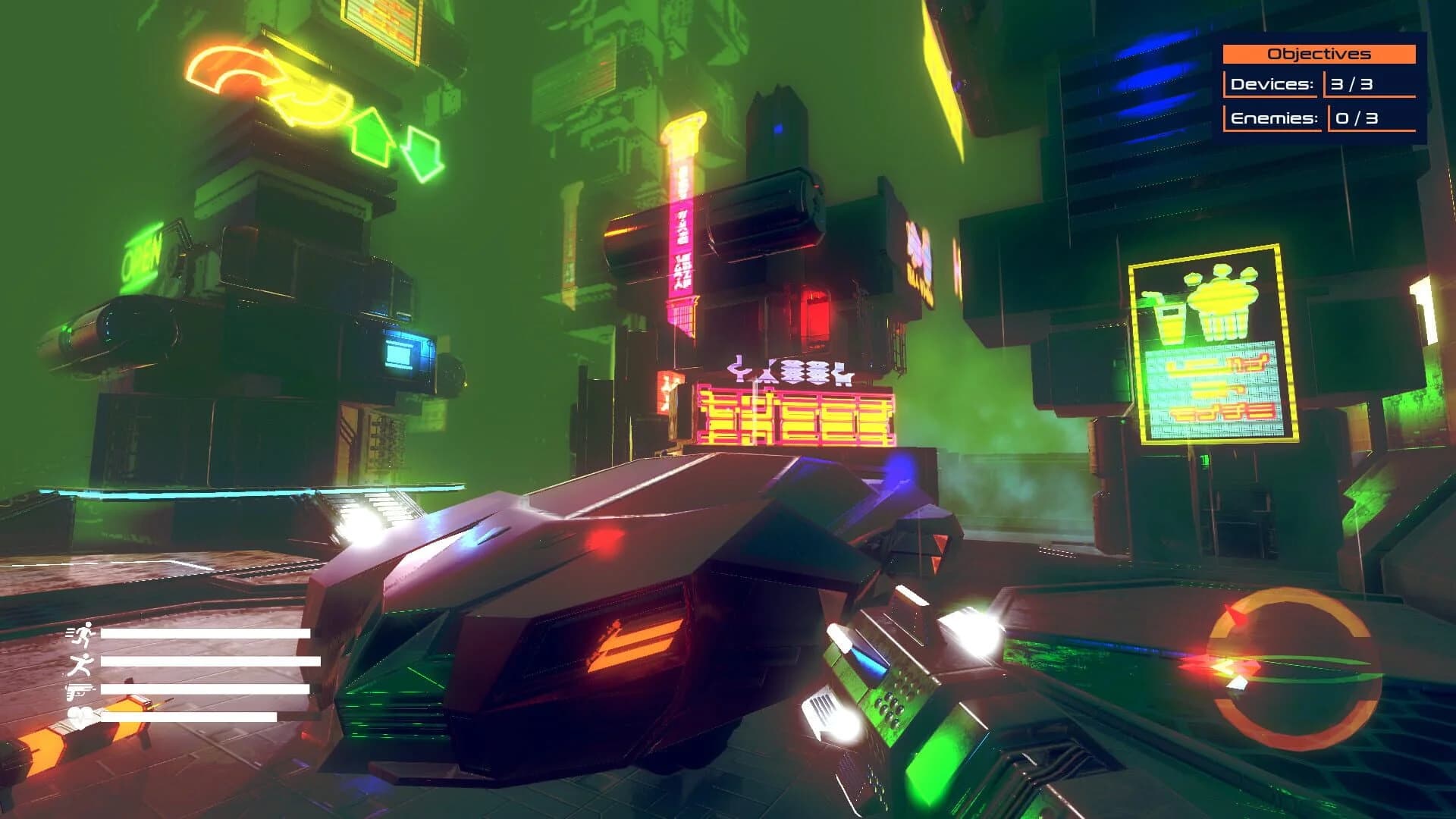Click the Enemies 0/3 counter

(x=1355, y=118)
